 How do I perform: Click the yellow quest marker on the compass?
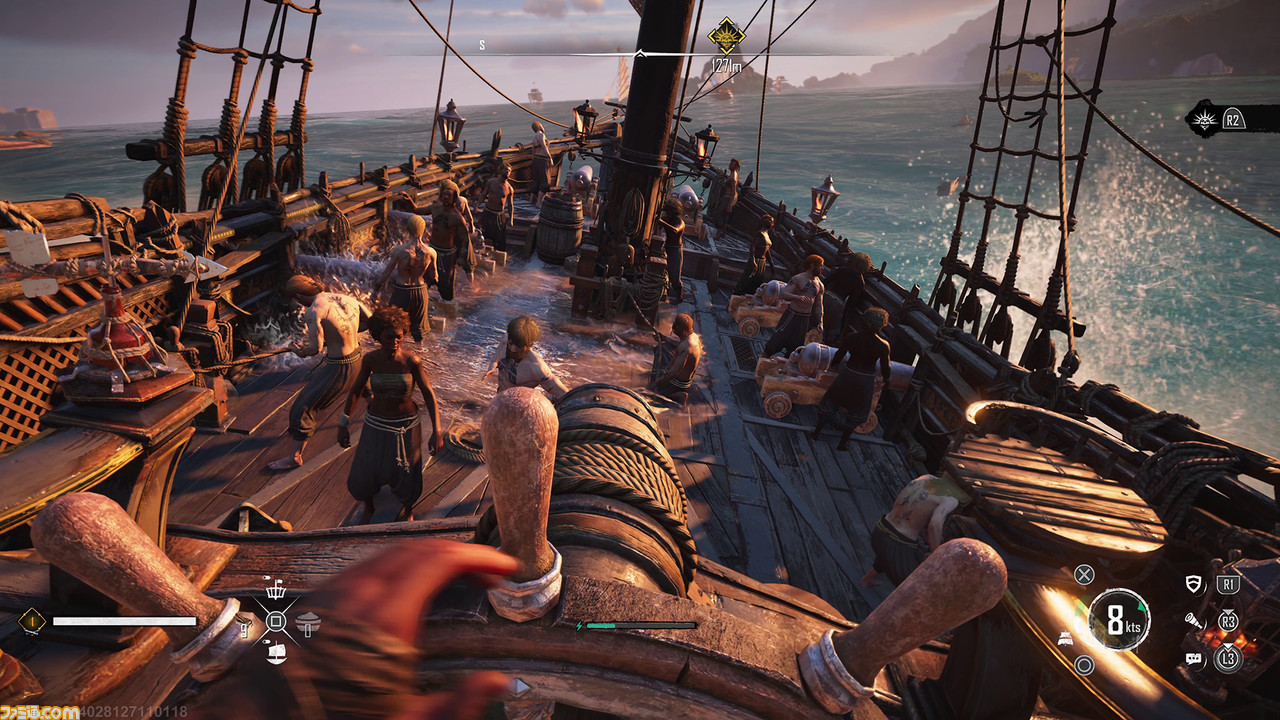[726, 35]
